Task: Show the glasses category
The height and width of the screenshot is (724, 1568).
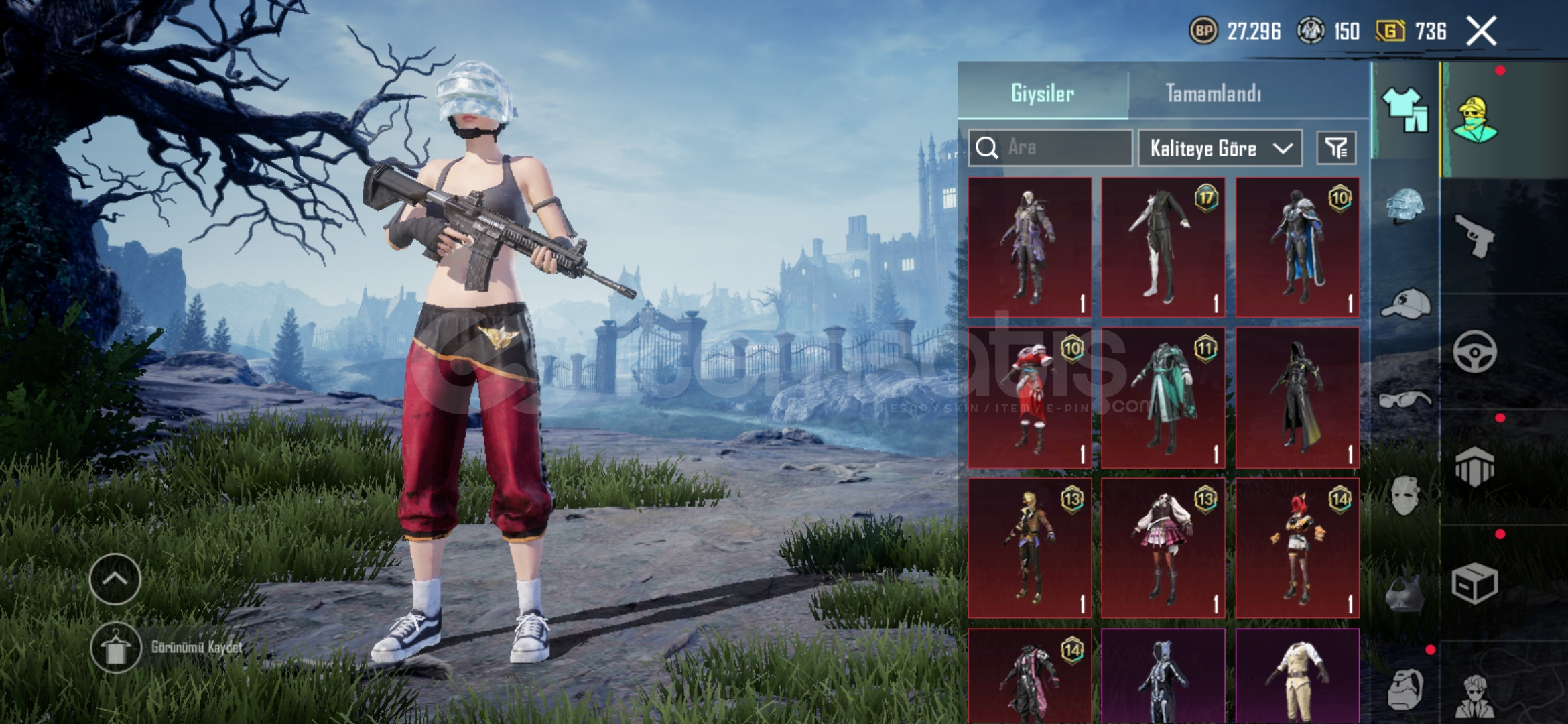Action: click(x=1405, y=401)
